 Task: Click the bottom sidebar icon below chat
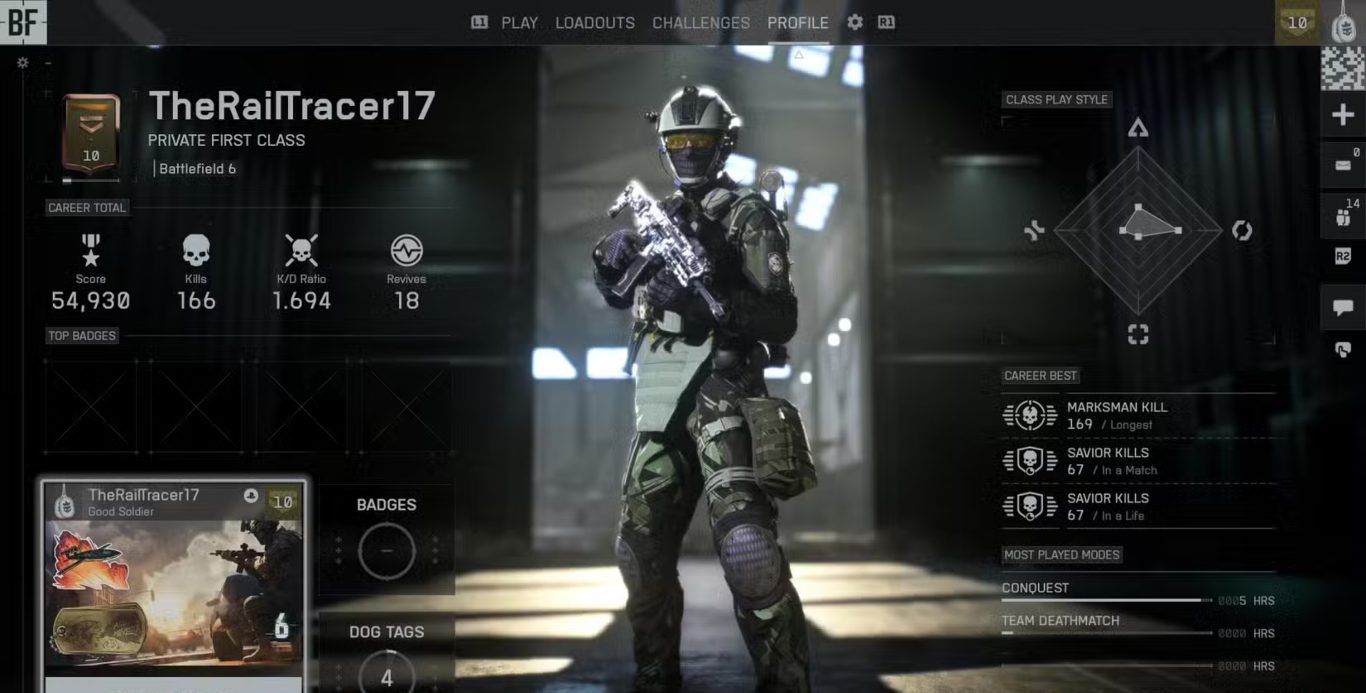click(1343, 349)
